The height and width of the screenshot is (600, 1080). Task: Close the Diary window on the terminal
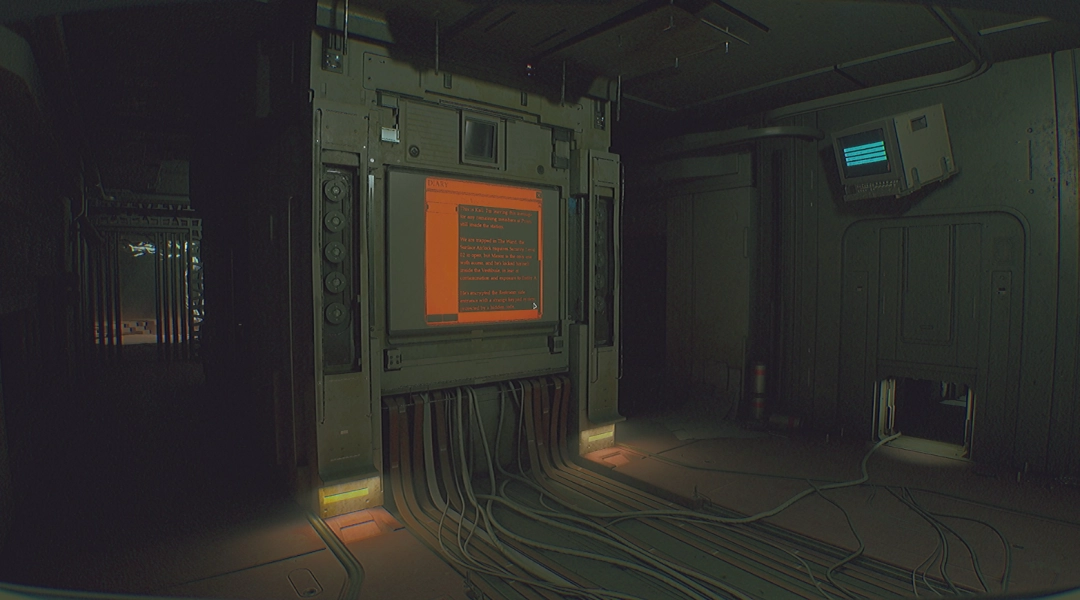point(538,195)
